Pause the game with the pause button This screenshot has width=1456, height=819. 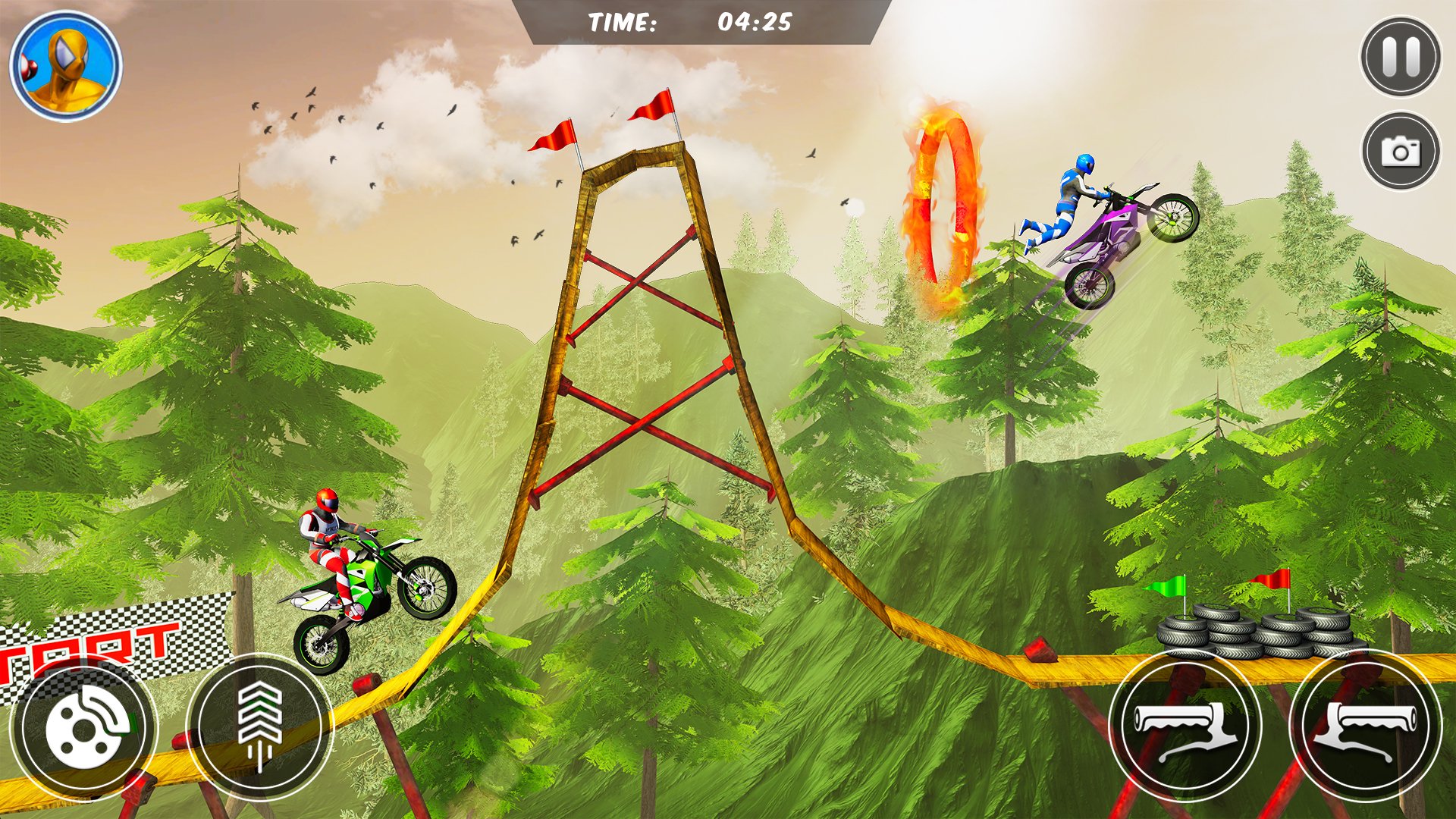click(x=1400, y=57)
